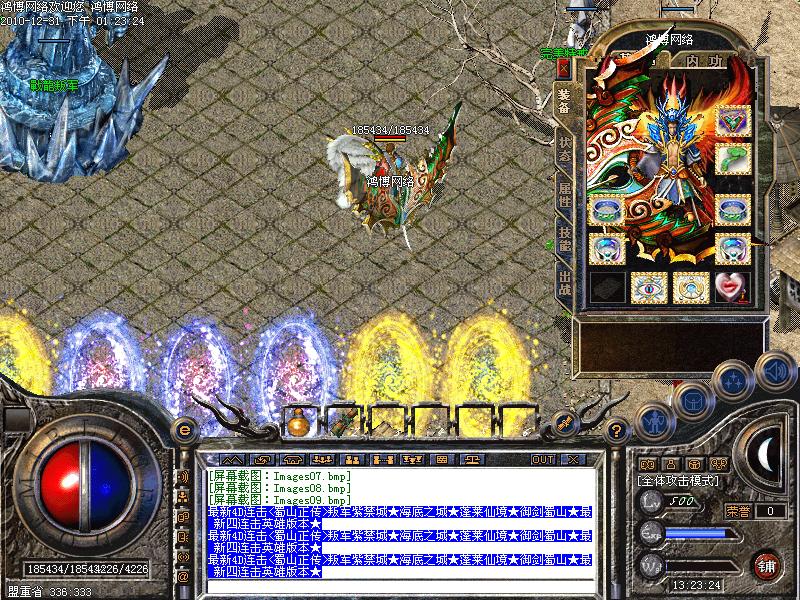Open help with the question mark button
800x600 pixels.
pyautogui.click(x=618, y=430)
